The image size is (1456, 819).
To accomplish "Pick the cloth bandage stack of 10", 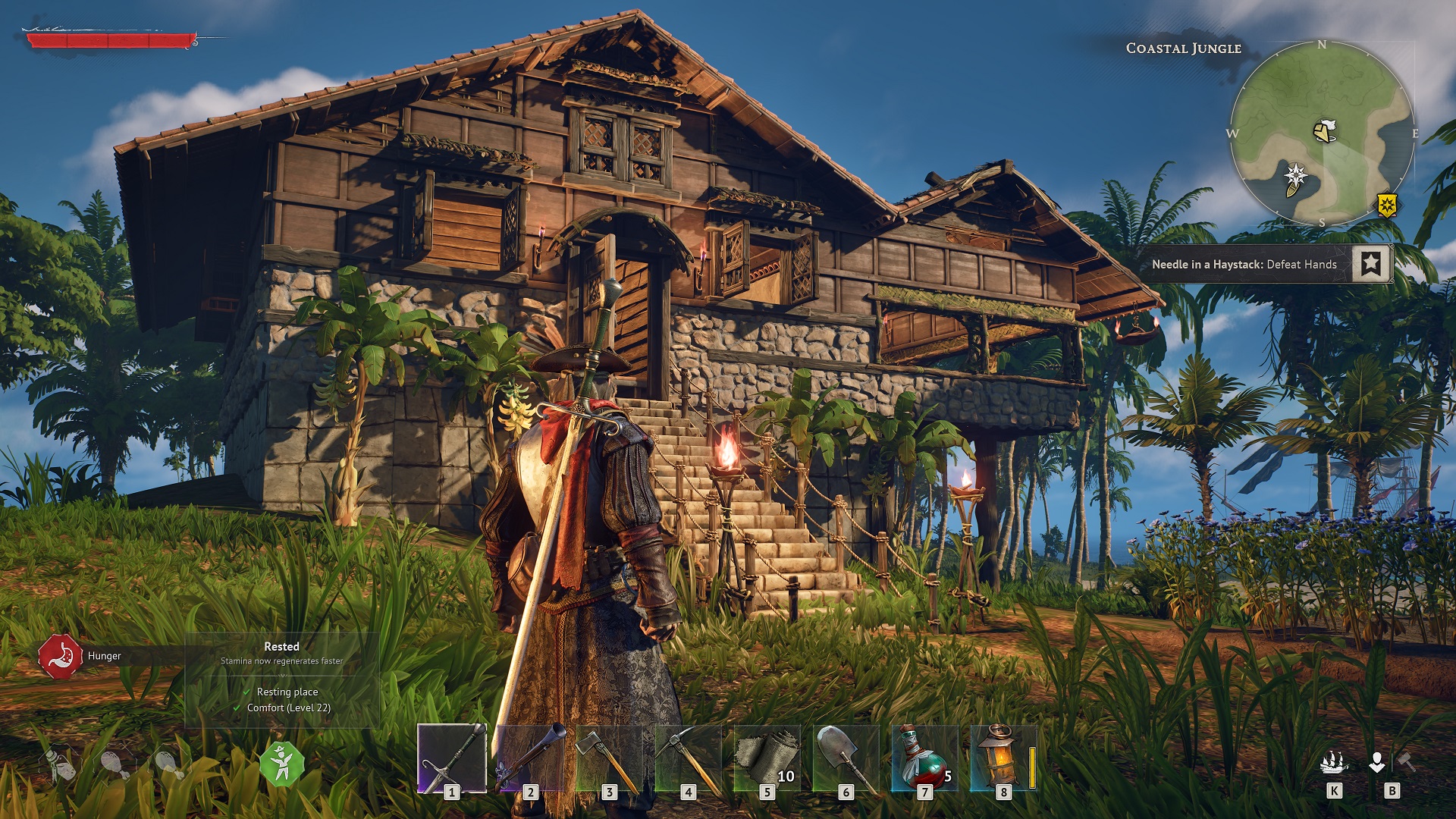I will coord(767,758).
